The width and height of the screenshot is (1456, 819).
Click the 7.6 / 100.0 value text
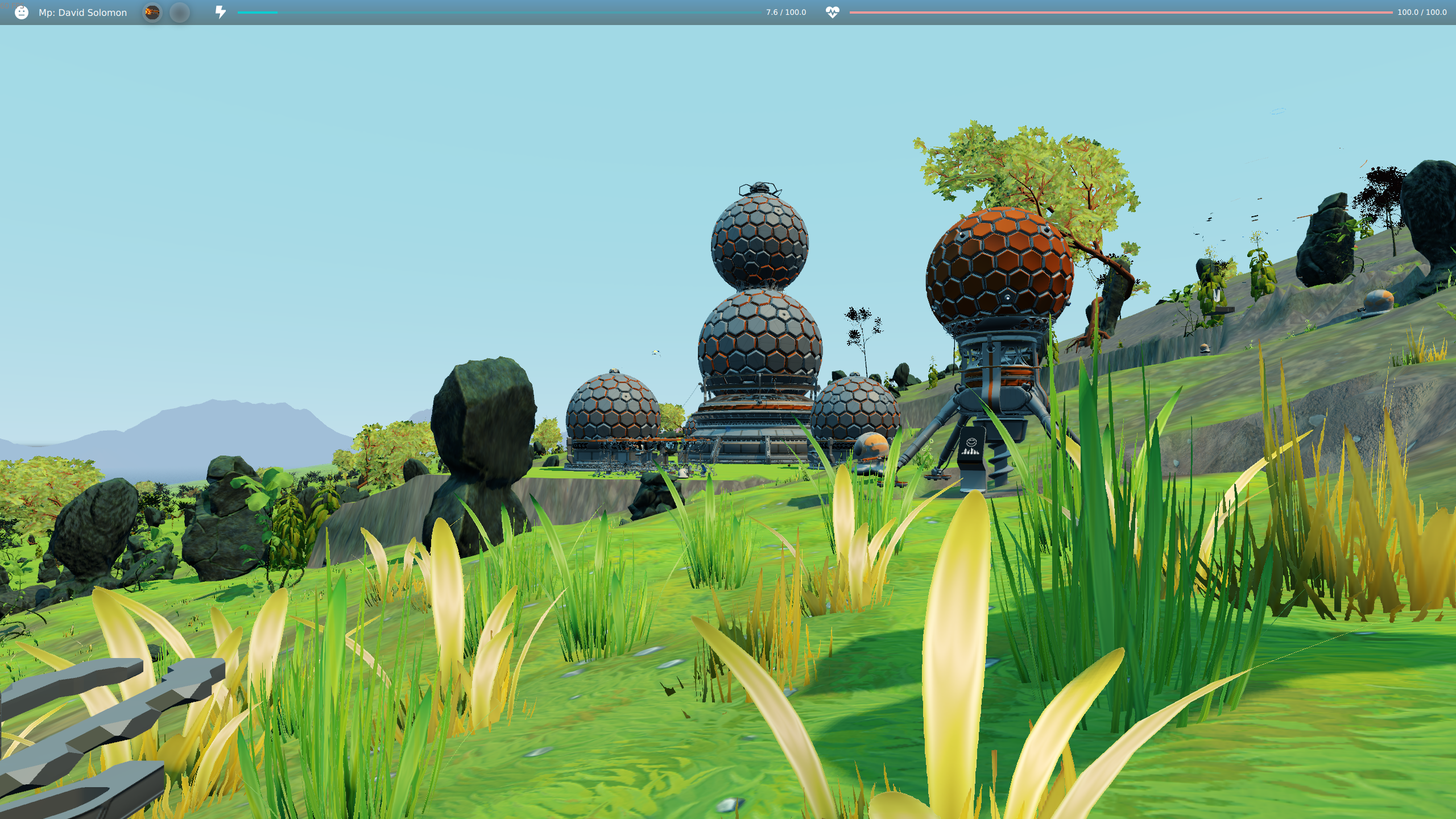tap(785, 12)
